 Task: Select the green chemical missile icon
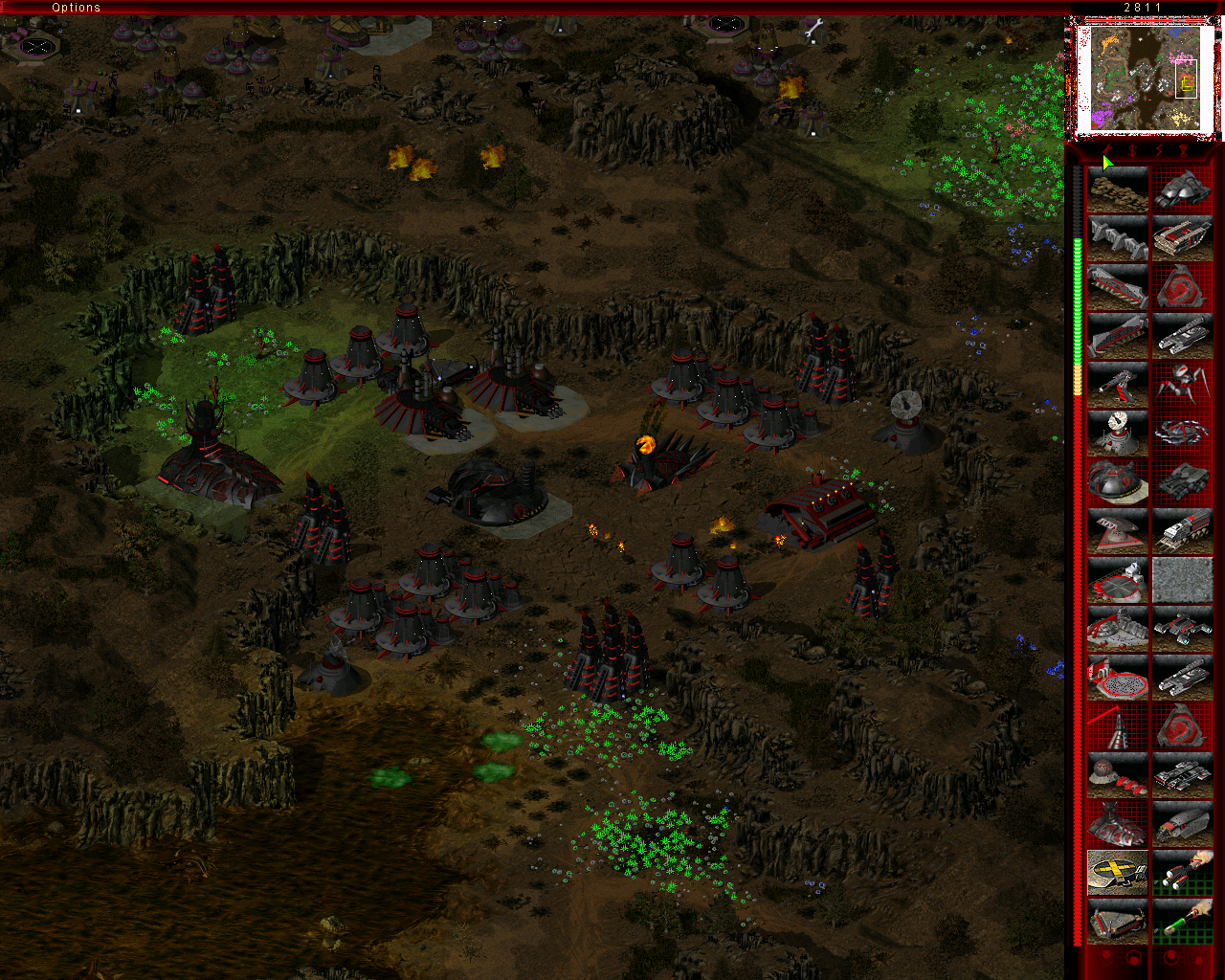(x=1182, y=922)
